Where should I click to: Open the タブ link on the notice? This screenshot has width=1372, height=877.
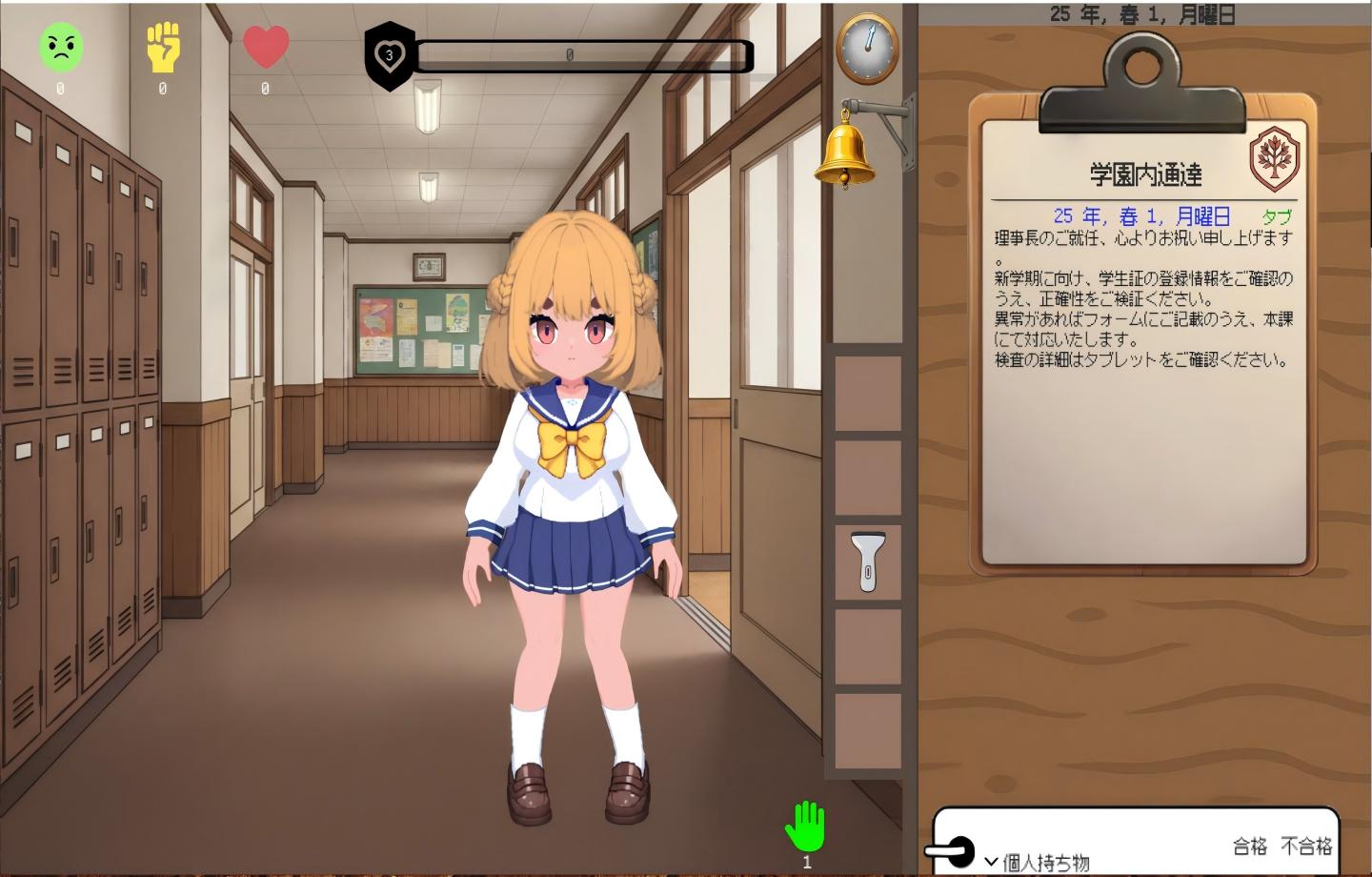tap(1280, 216)
